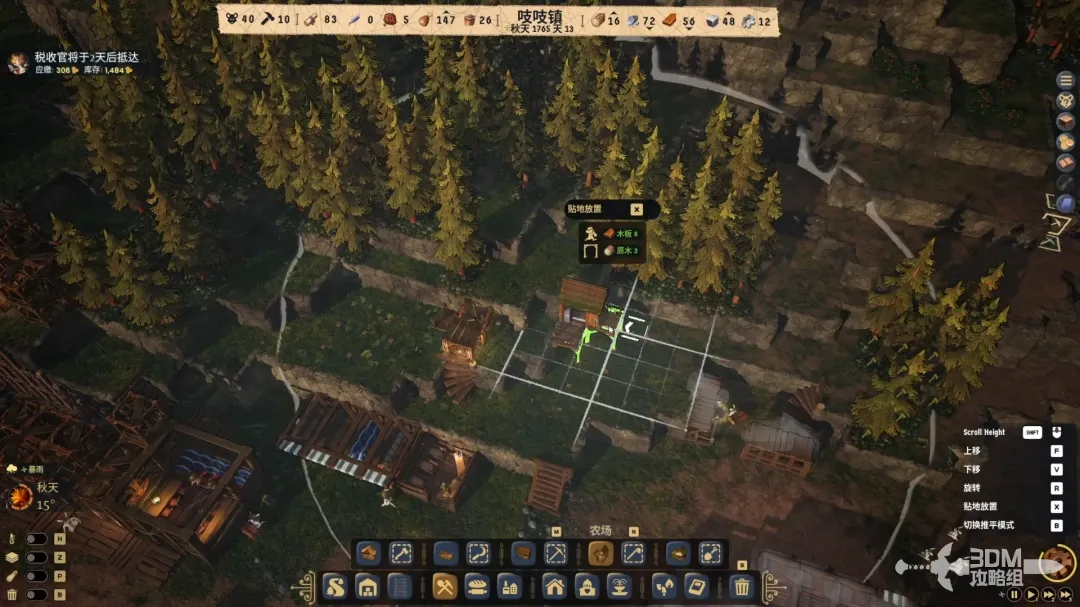The width and height of the screenshot is (1080, 607).
Task: Select the trash bin demolish tool
Action: tap(742, 586)
